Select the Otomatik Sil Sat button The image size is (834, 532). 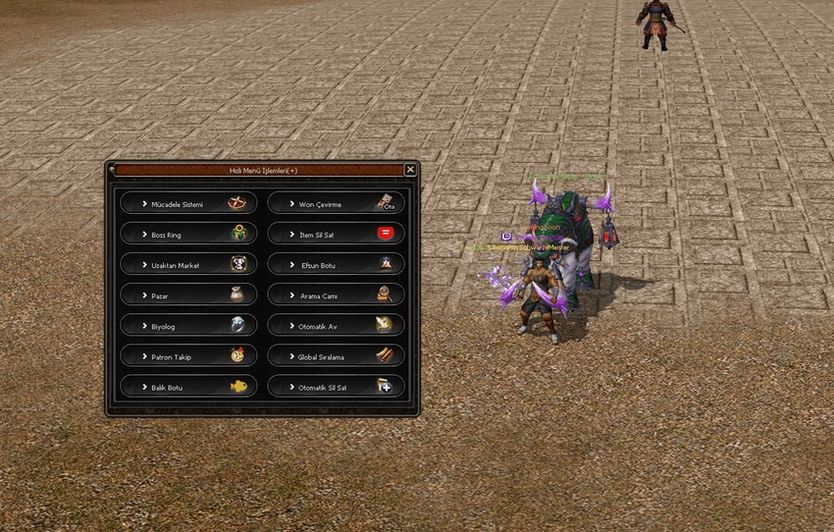click(336, 386)
